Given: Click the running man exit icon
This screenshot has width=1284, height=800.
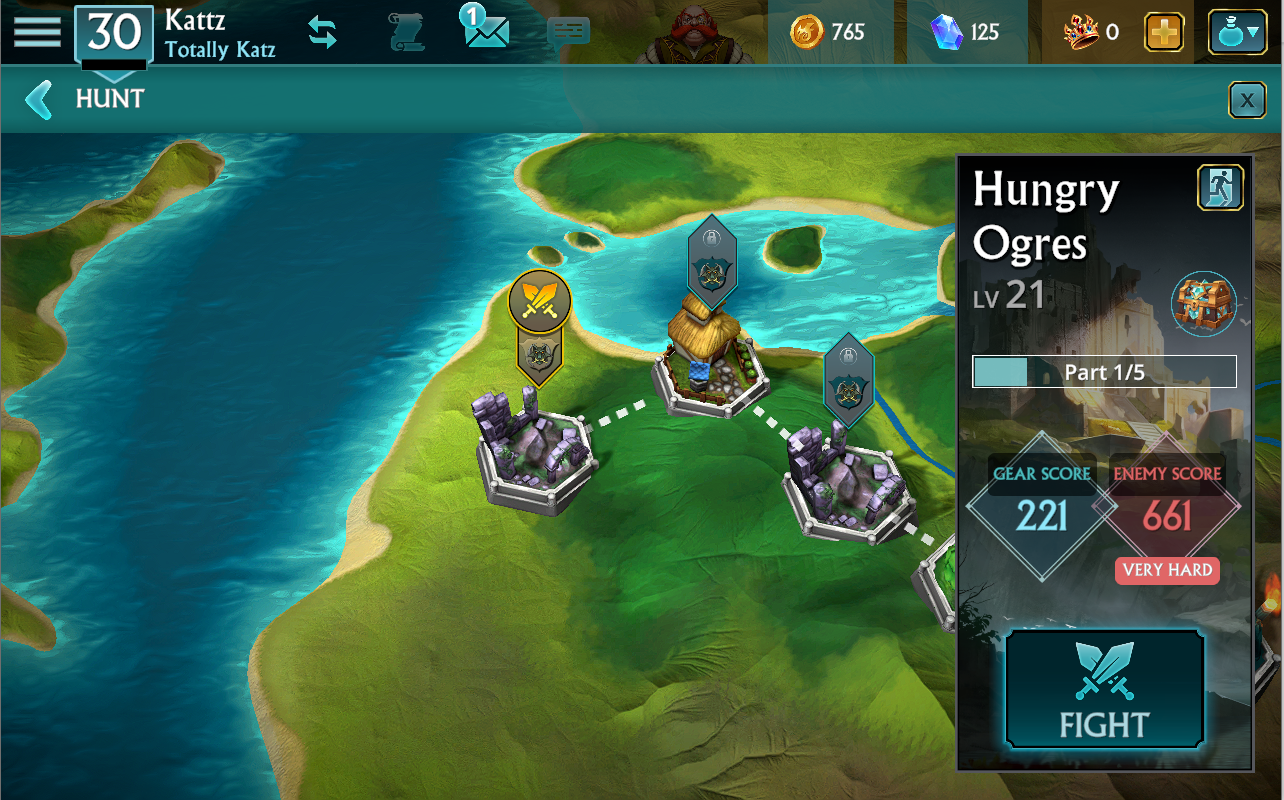Looking at the screenshot, I should [1220, 187].
